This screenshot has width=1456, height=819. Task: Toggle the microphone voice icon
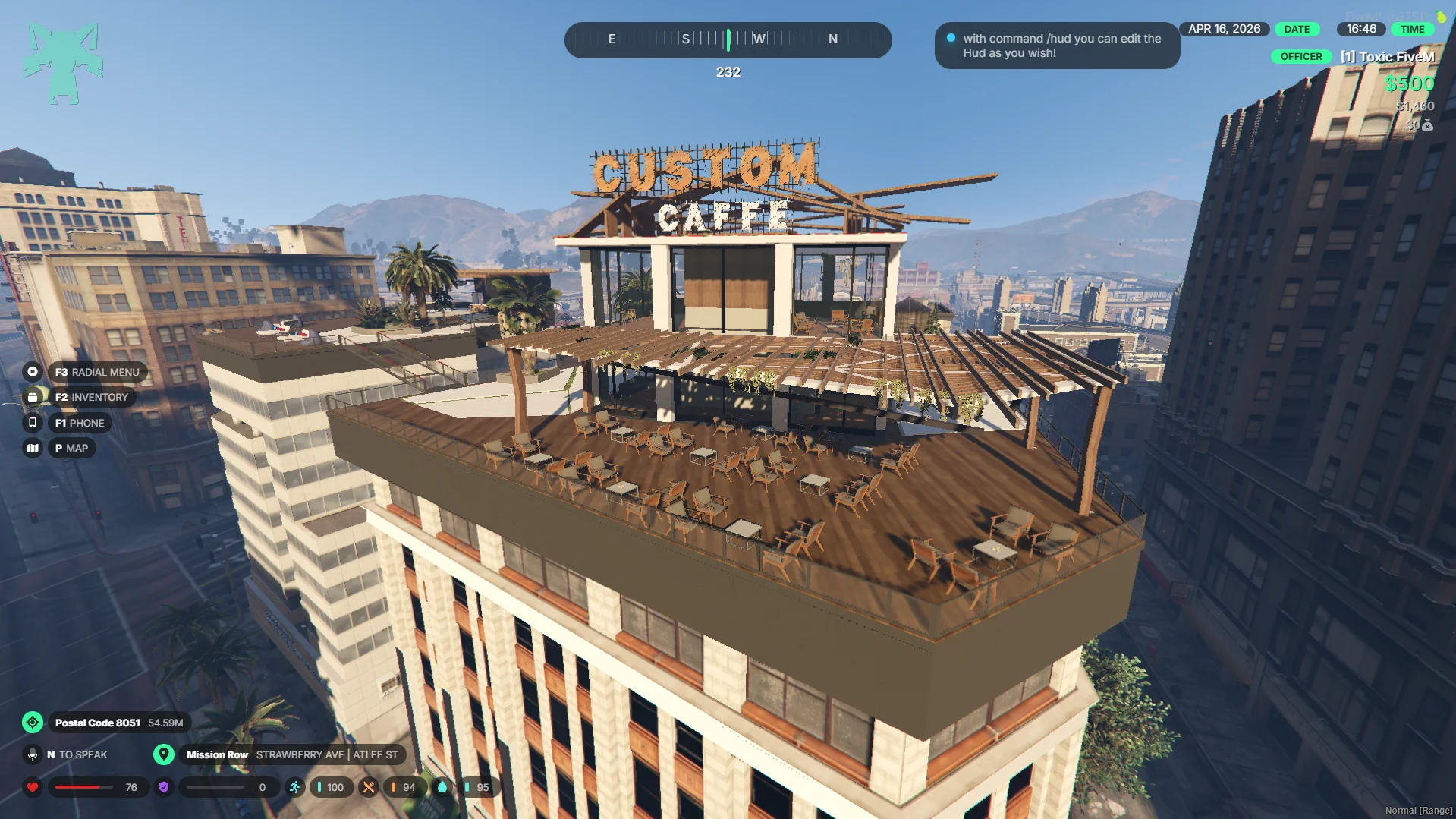tap(33, 754)
